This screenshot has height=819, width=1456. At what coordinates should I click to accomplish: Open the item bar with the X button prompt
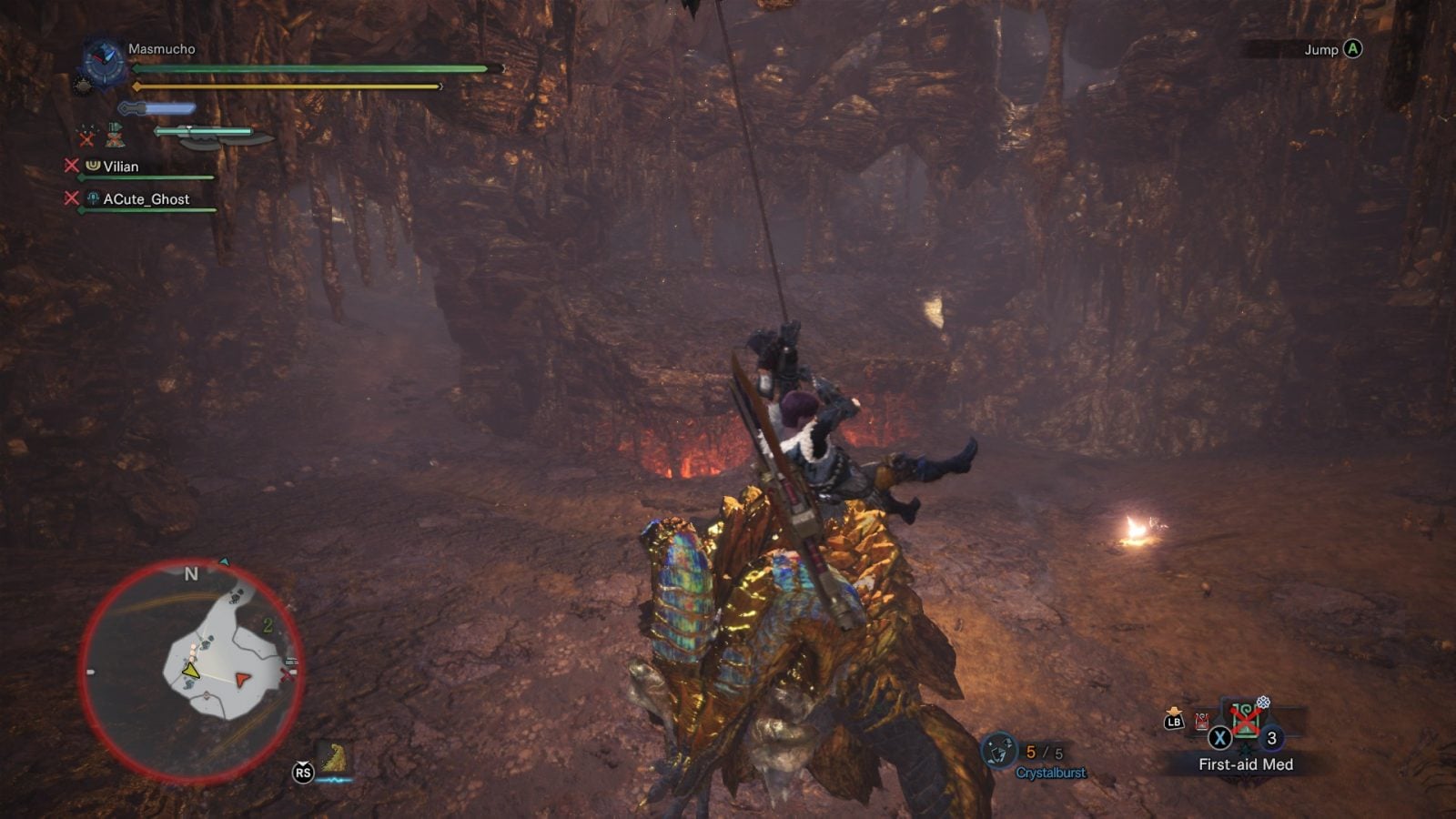click(x=1219, y=738)
